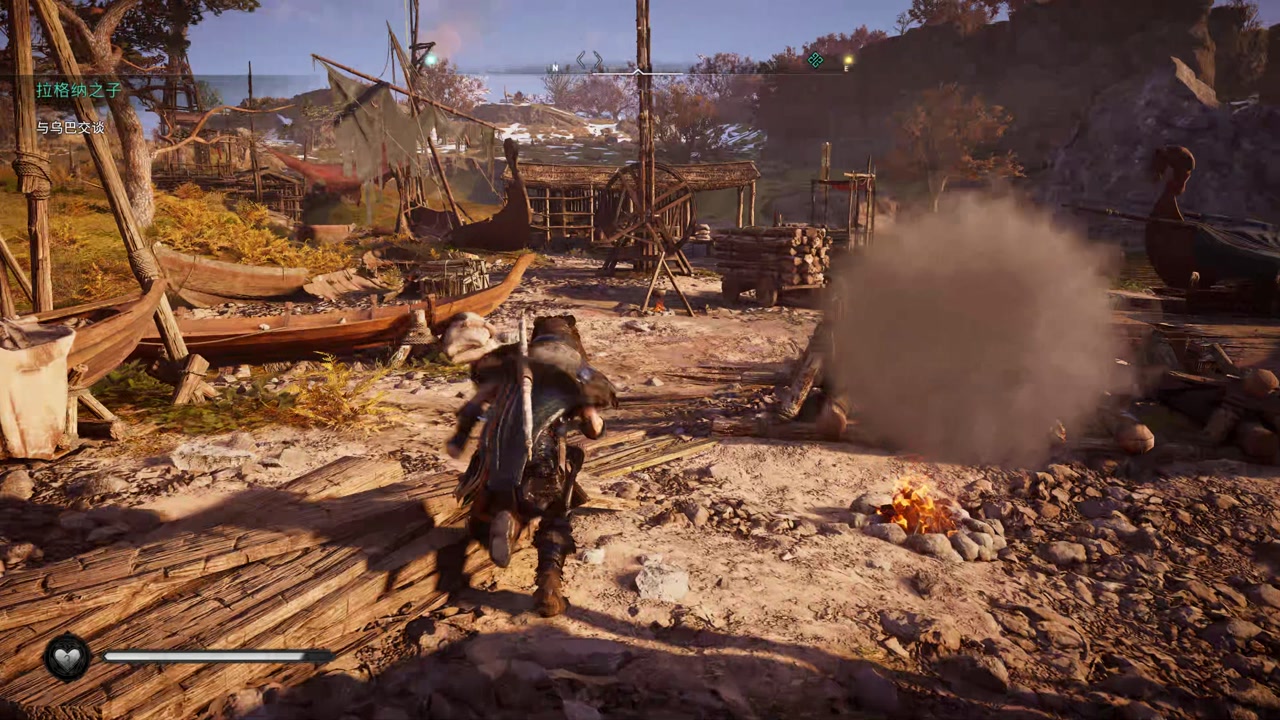1280x720 pixels.
Task: Select the yellow glowing marker on the compass
Action: tap(847, 61)
